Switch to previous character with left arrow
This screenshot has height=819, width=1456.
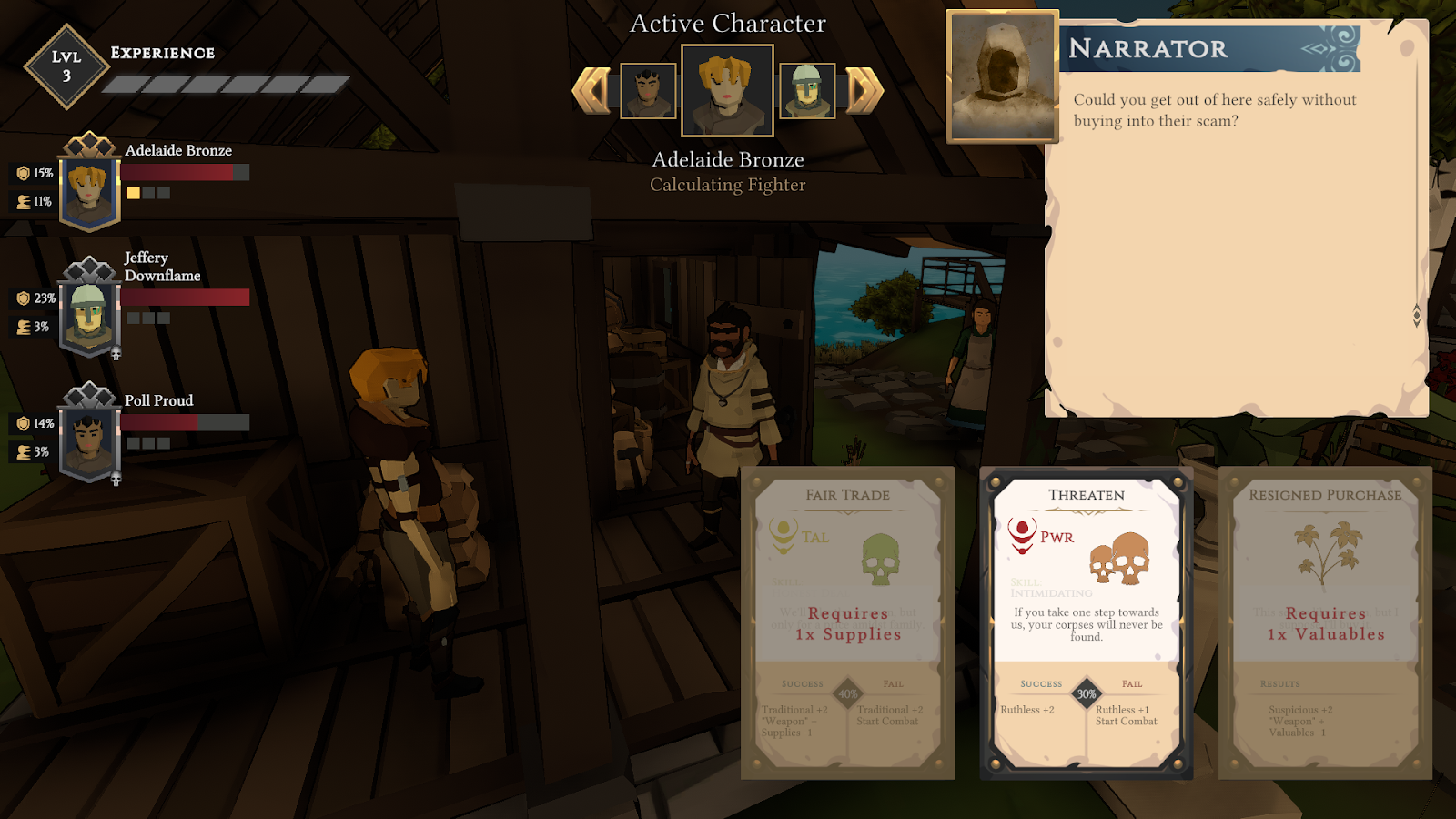tap(591, 90)
